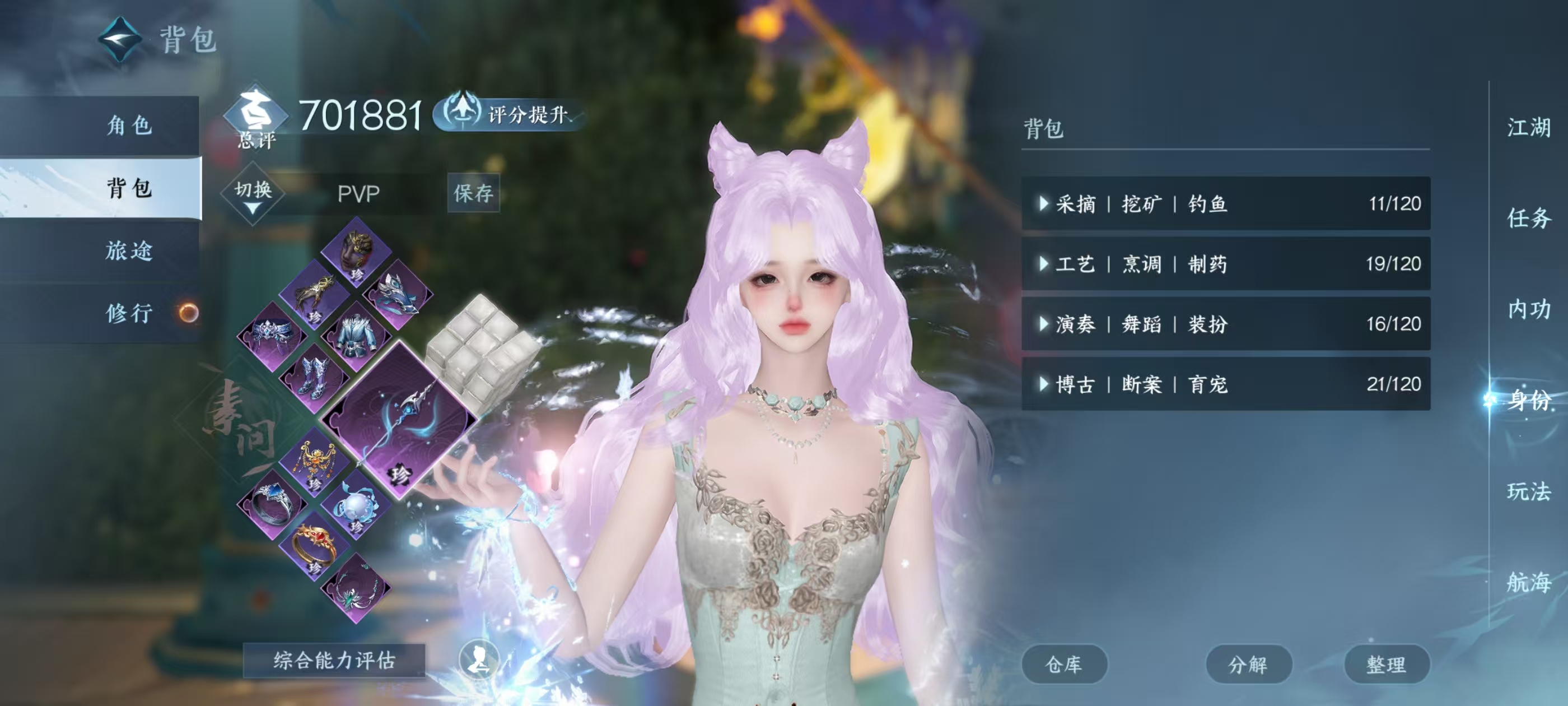1568x706 pixels.
Task: Open the 仓库 warehouse
Action: pyautogui.click(x=1064, y=664)
